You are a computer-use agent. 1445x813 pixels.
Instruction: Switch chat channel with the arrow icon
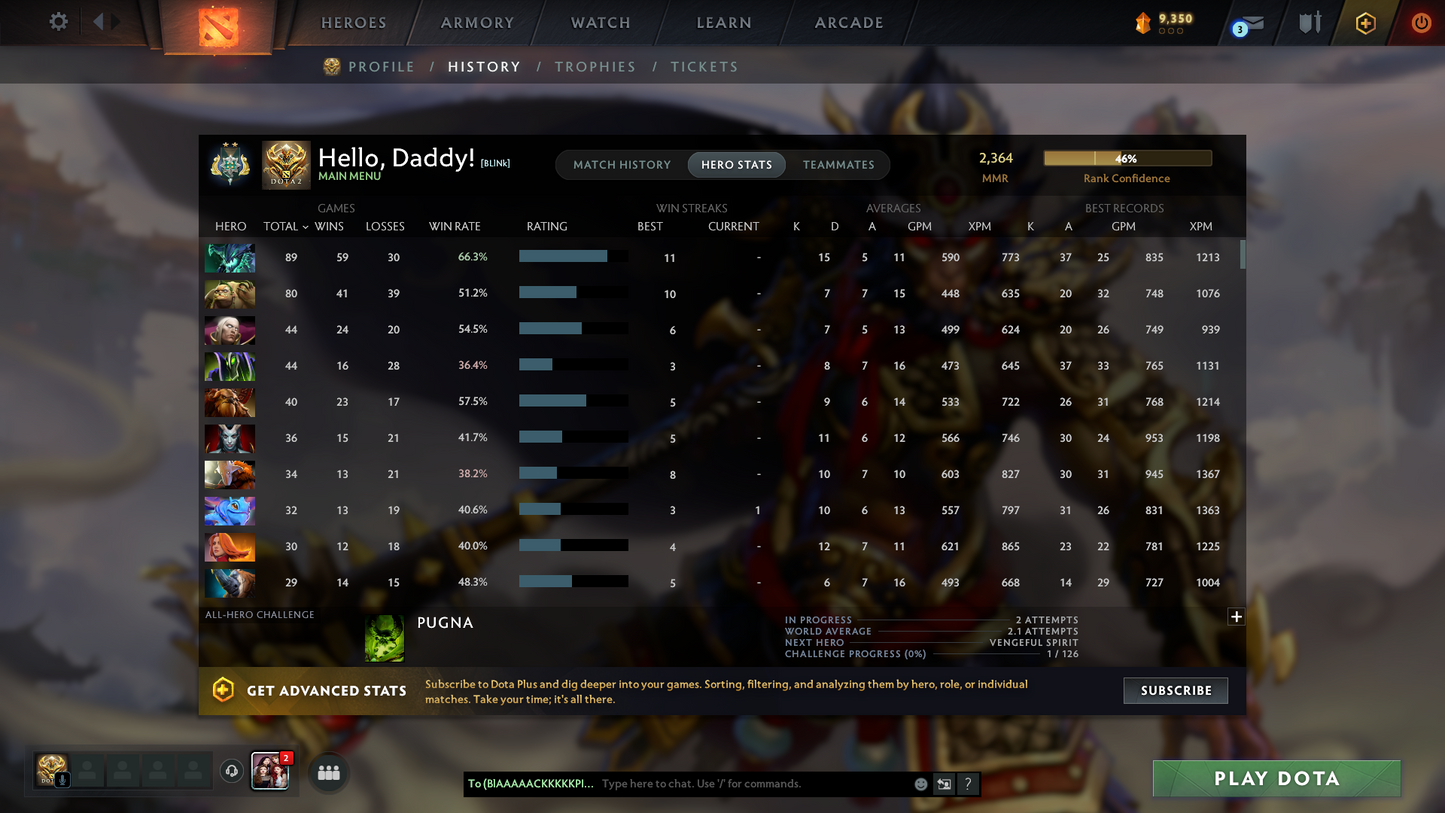pyautogui.click(x=943, y=784)
